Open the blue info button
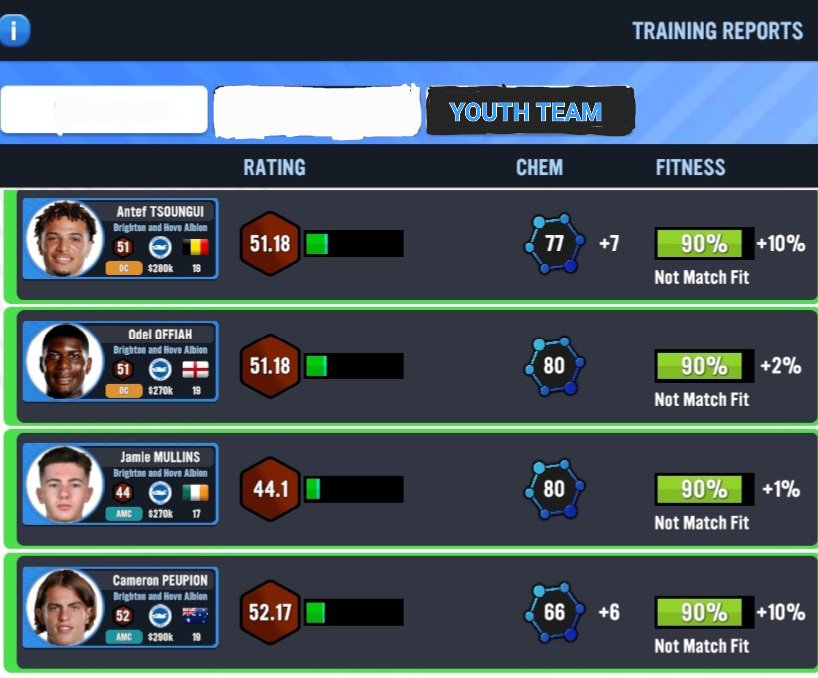The height and width of the screenshot is (678, 818). coord(14,30)
